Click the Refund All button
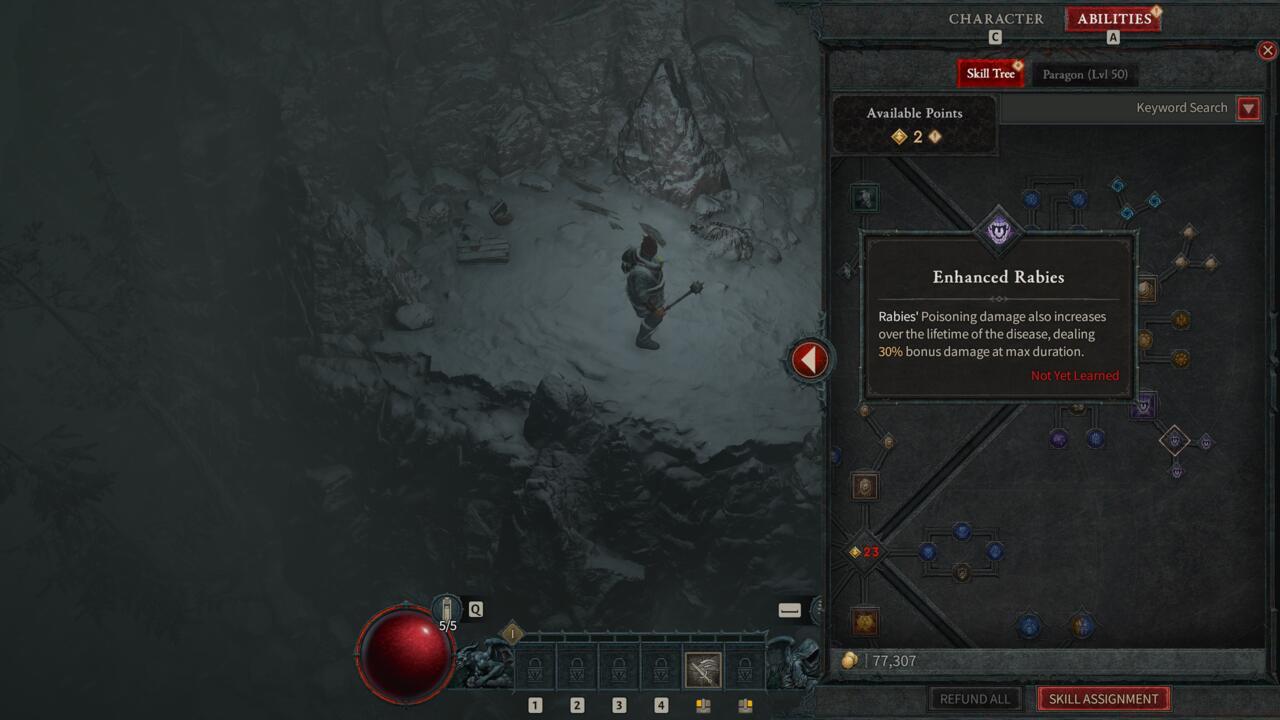This screenshot has width=1280, height=720. pos(974,698)
